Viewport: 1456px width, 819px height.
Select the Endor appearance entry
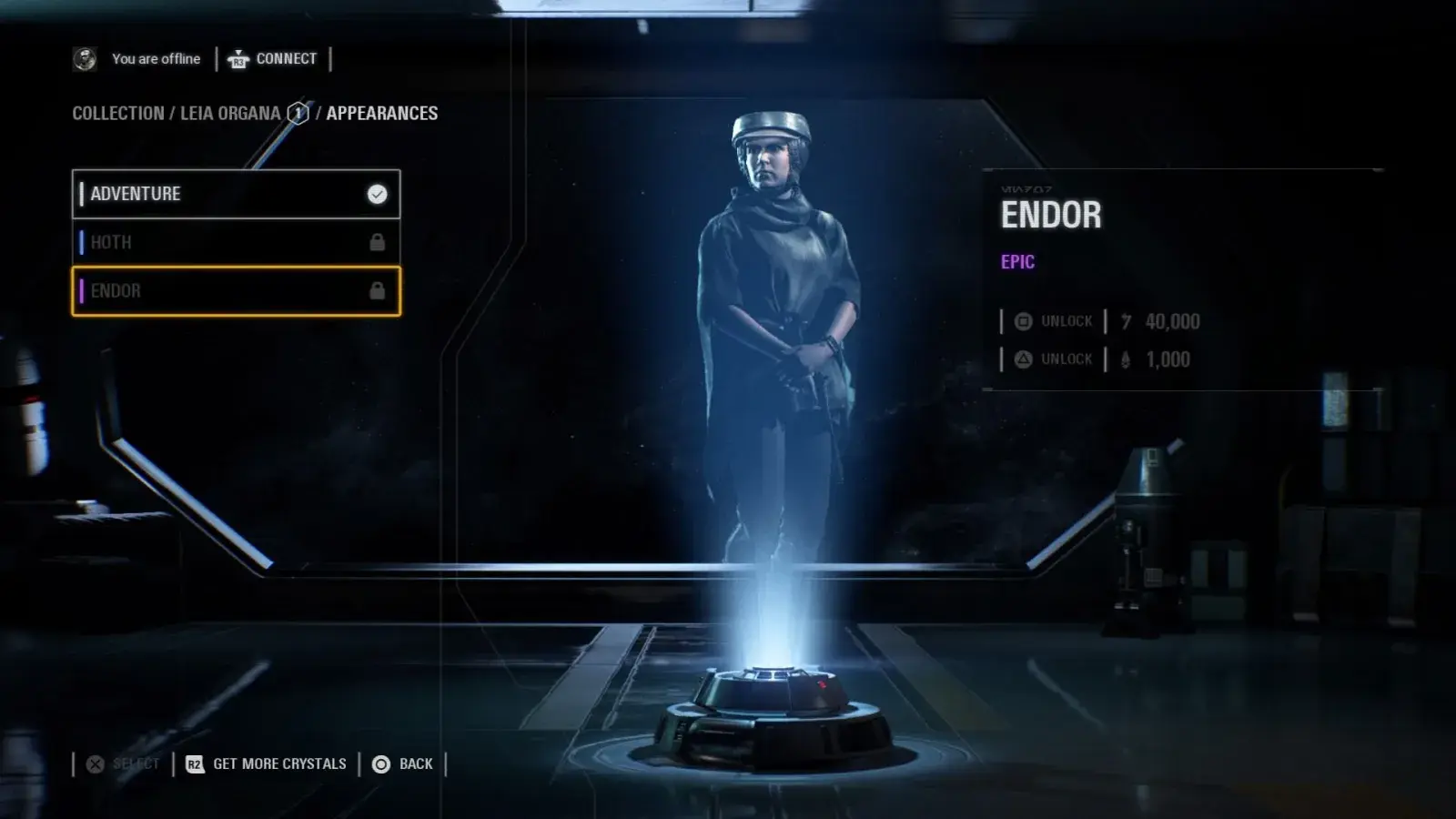[x=236, y=291]
